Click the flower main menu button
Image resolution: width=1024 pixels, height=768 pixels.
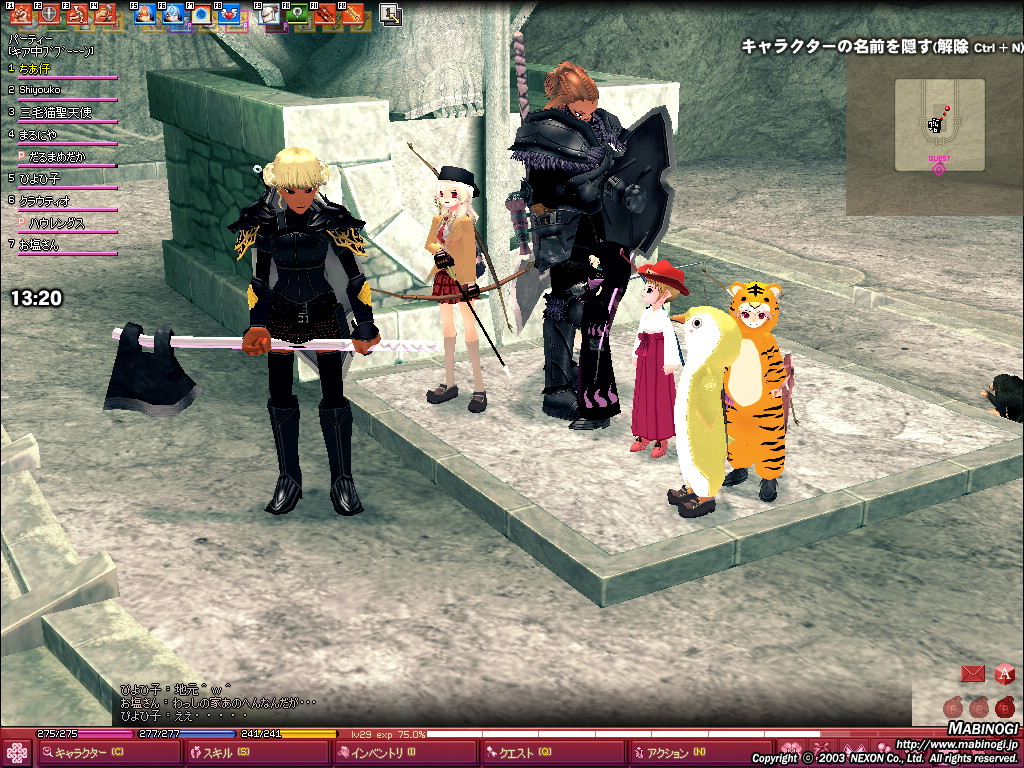click(17, 753)
